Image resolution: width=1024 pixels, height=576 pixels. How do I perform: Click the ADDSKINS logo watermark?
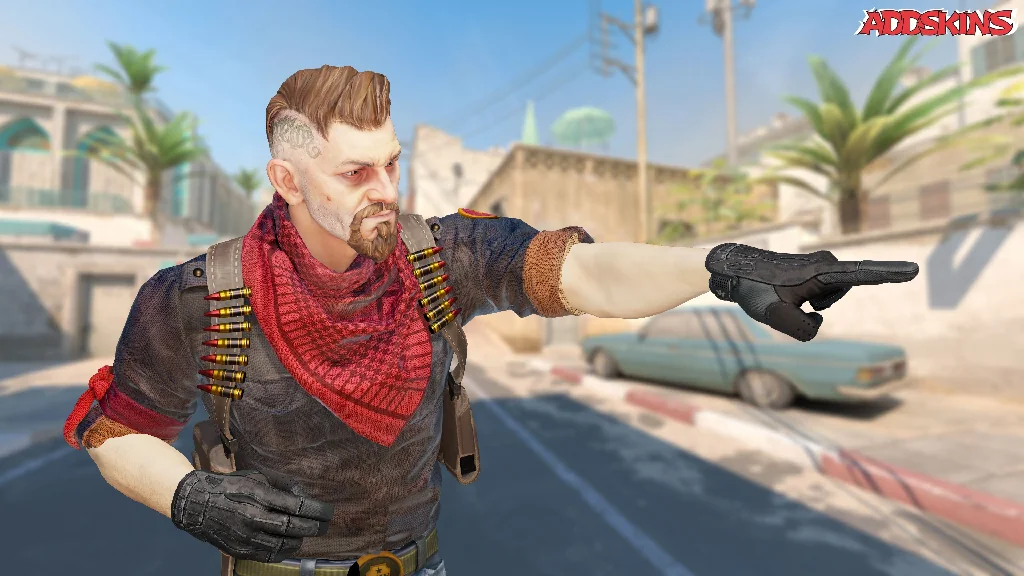(x=935, y=23)
